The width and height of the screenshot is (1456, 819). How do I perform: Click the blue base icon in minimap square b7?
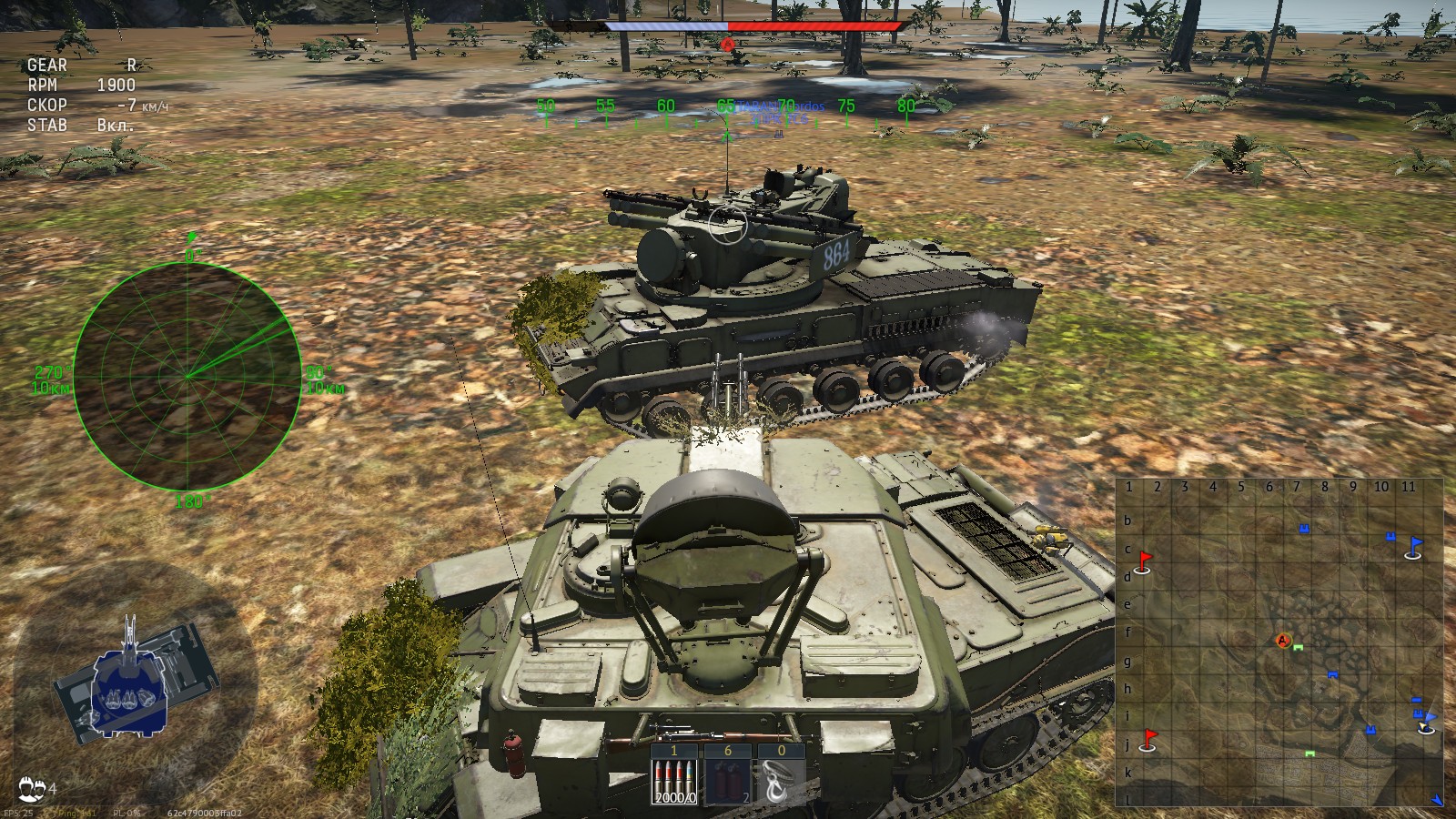[x=1303, y=527]
